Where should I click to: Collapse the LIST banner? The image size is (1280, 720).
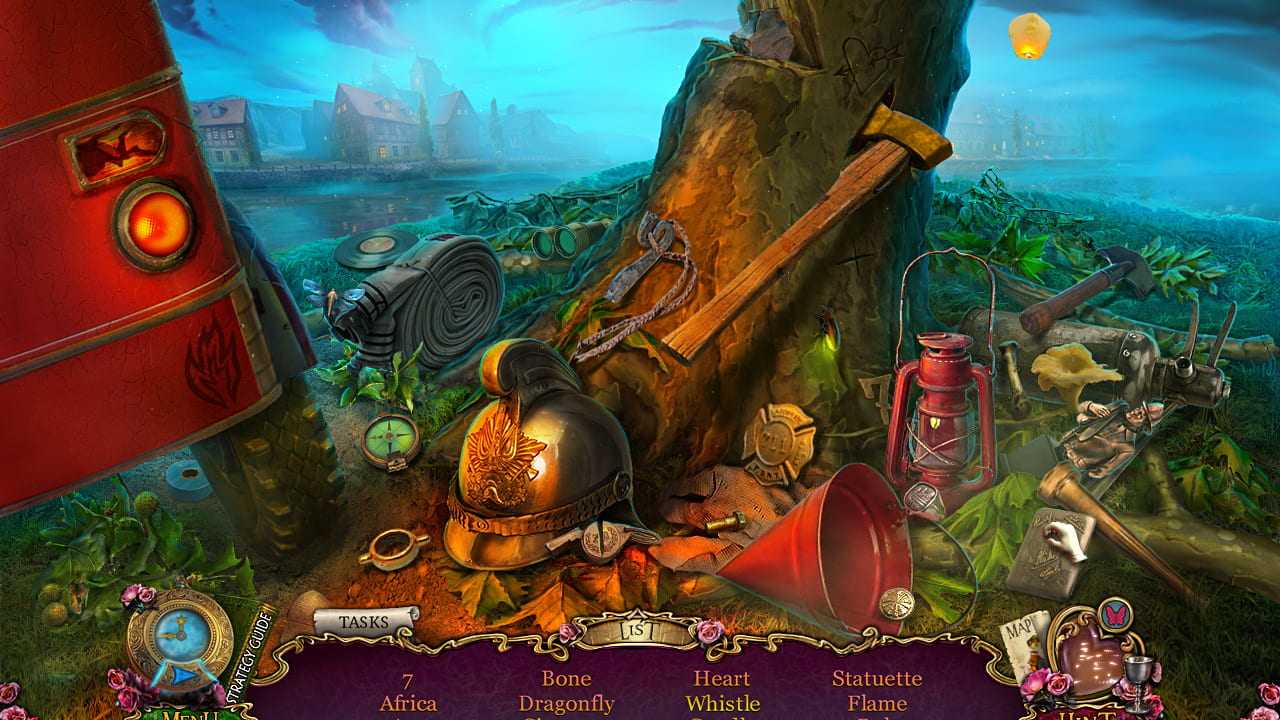[x=638, y=631]
